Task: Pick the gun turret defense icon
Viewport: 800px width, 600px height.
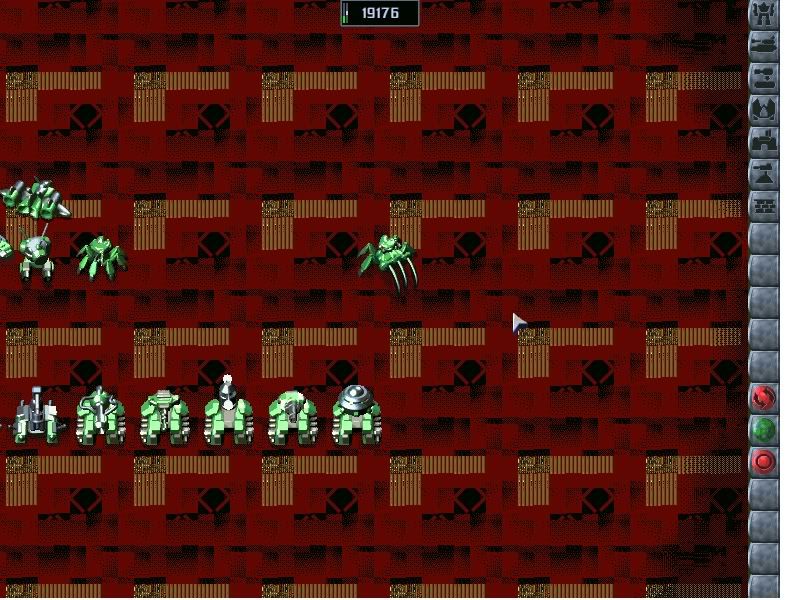Action: [764, 173]
